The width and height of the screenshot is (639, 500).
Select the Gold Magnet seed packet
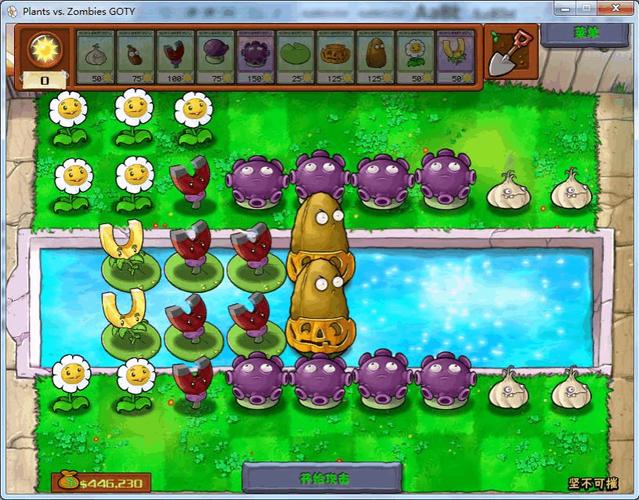[x=455, y=56]
